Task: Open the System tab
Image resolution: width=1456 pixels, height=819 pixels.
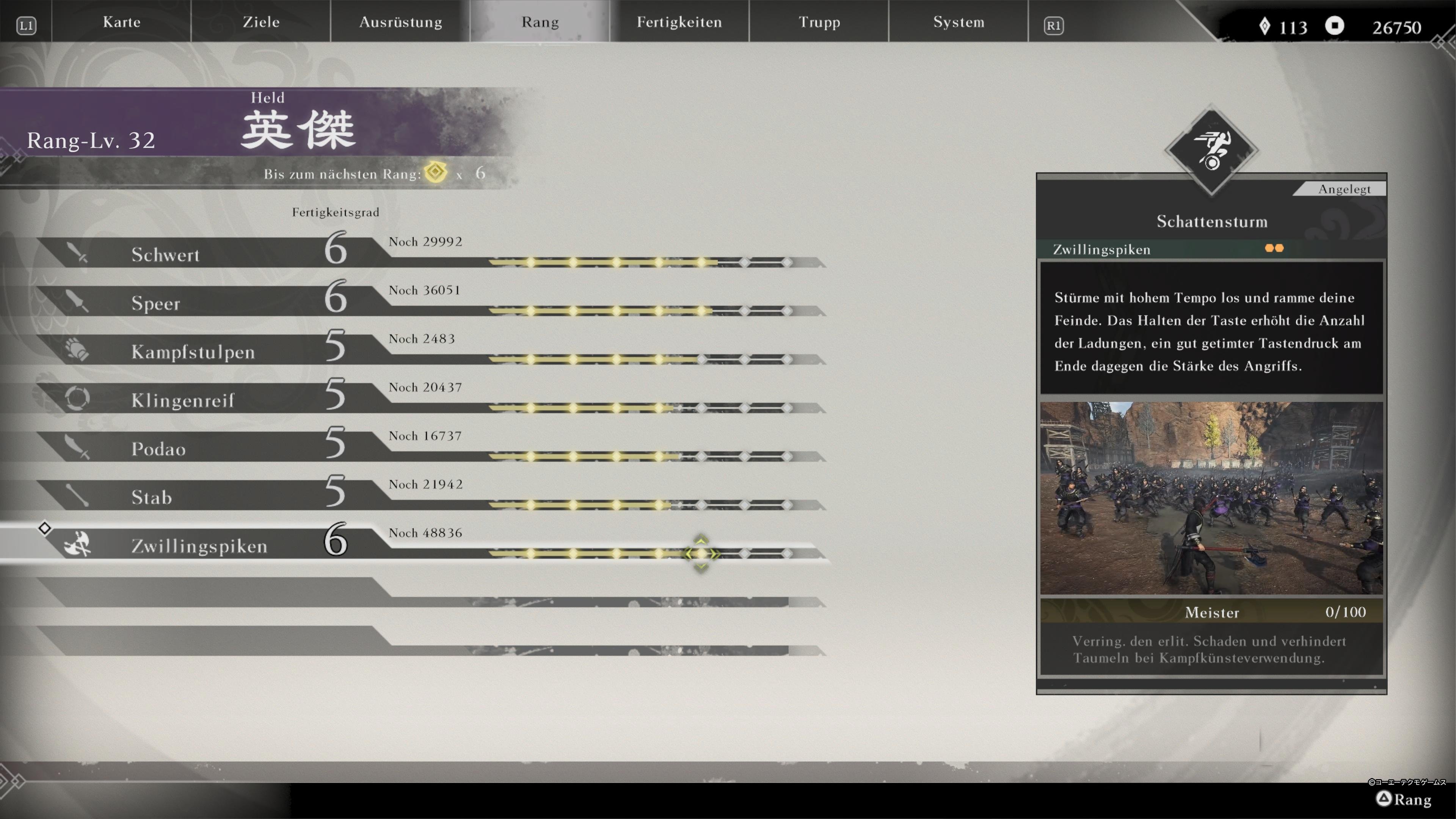Action: pos(959,22)
